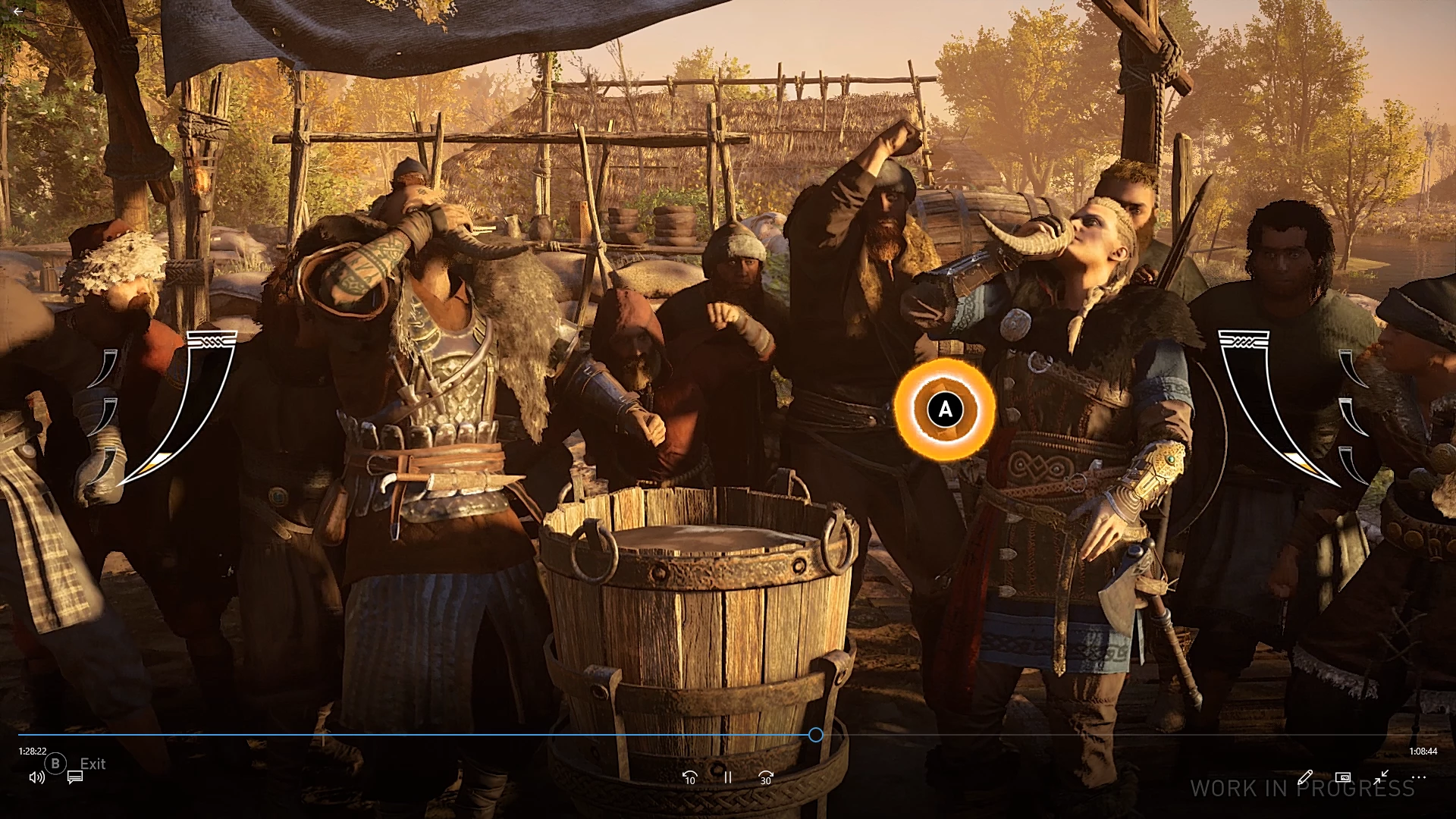1456x819 pixels.
Task: Skip back 10 seconds in the video
Action: (x=689, y=778)
